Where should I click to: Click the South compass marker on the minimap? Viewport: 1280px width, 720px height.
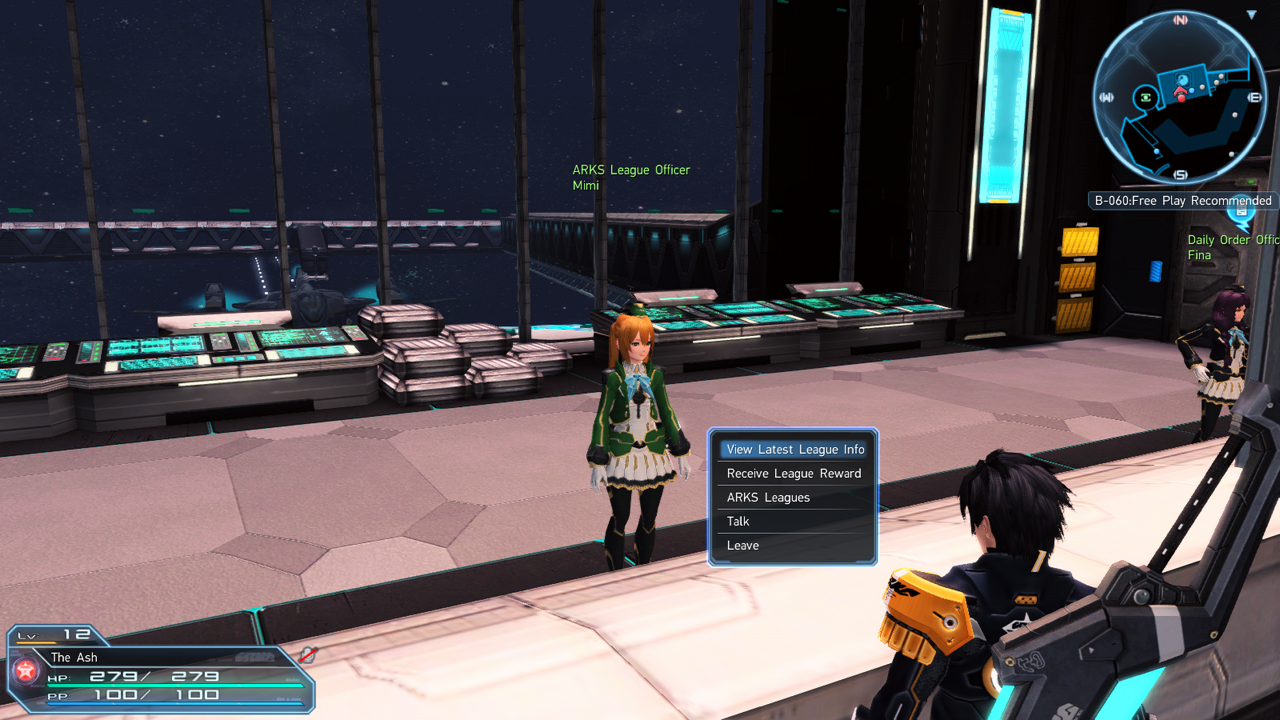[x=1181, y=175]
